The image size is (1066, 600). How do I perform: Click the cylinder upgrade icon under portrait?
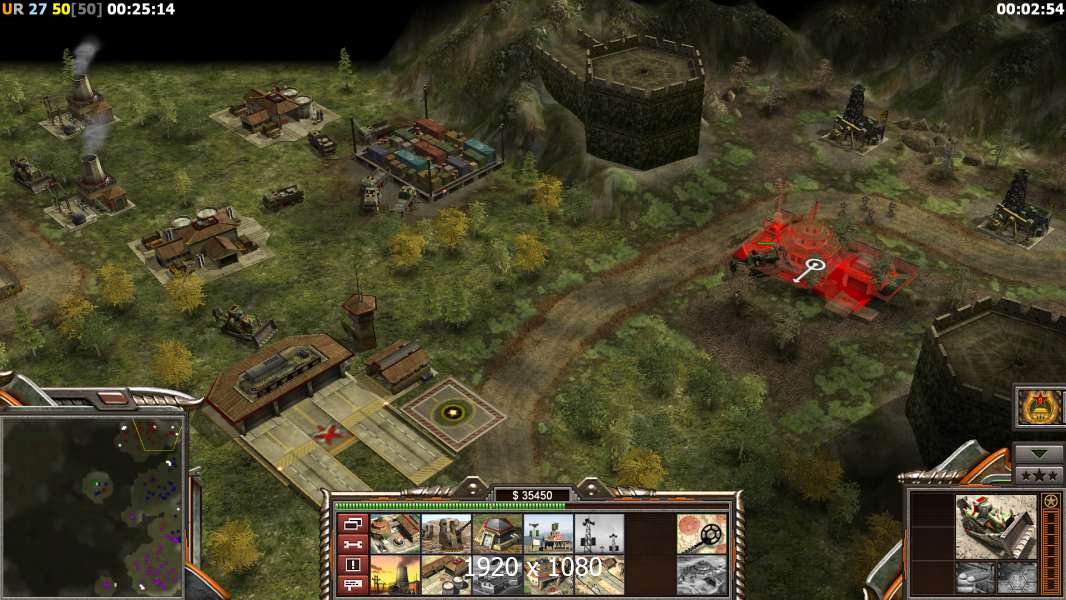(x=967, y=575)
